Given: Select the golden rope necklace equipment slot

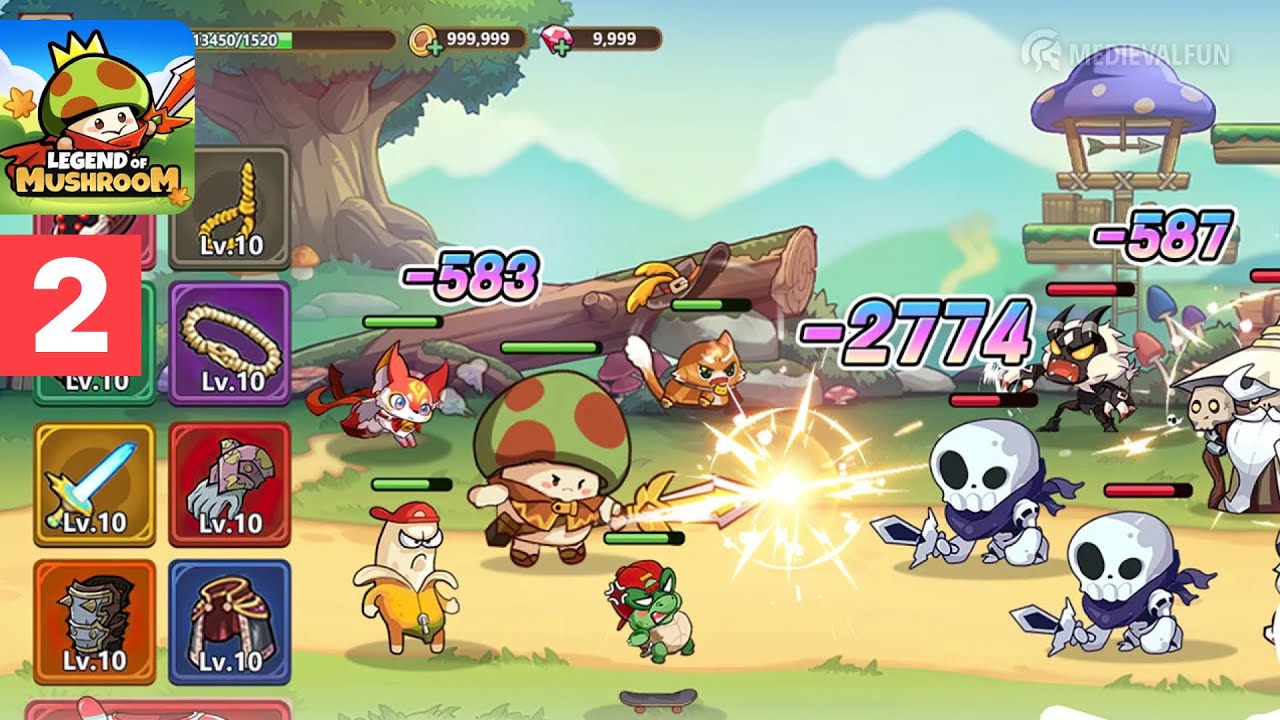Looking at the screenshot, I should 230,209.
